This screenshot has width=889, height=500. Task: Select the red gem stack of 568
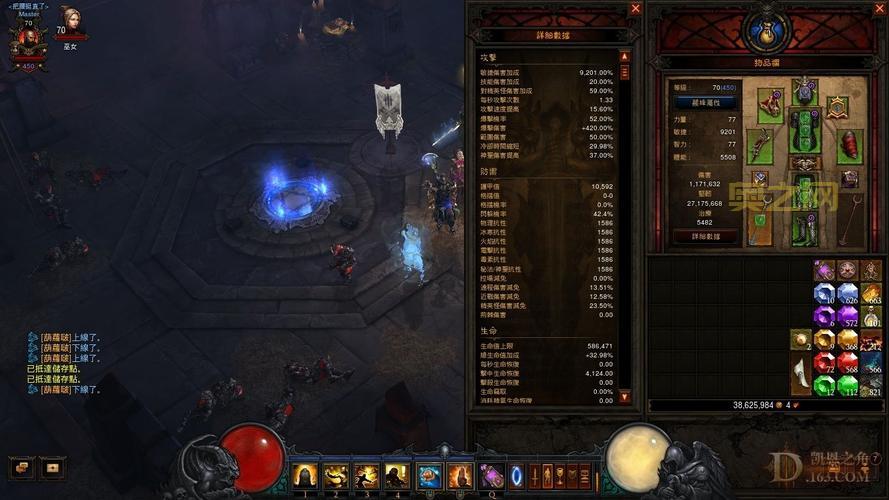pyautogui.click(x=848, y=361)
